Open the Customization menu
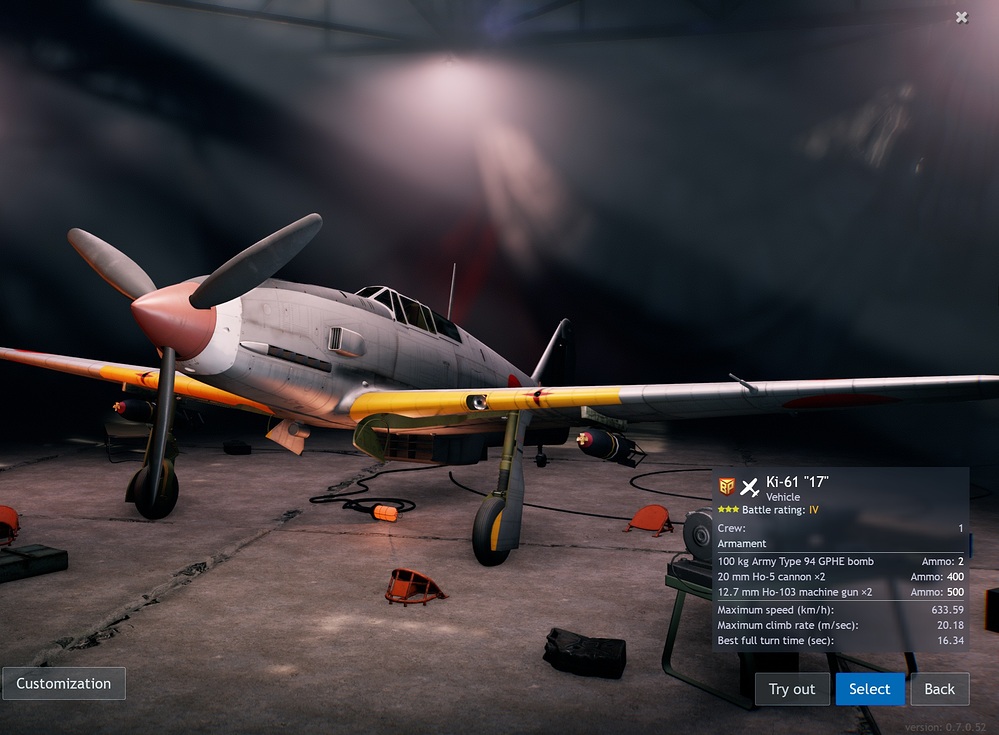The height and width of the screenshot is (735, 999). (x=64, y=684)
